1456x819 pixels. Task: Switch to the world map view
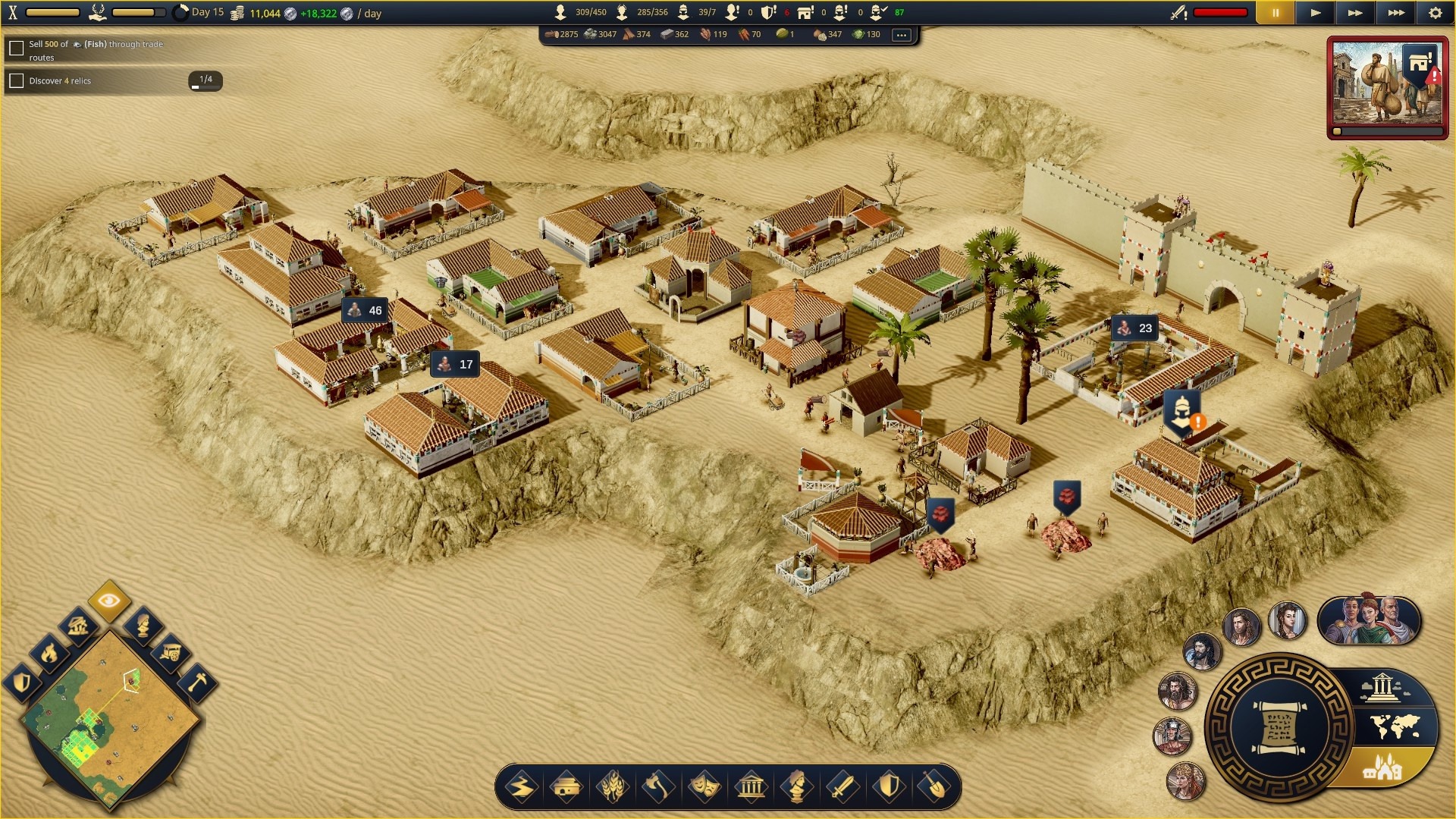tap(1395, 728)
